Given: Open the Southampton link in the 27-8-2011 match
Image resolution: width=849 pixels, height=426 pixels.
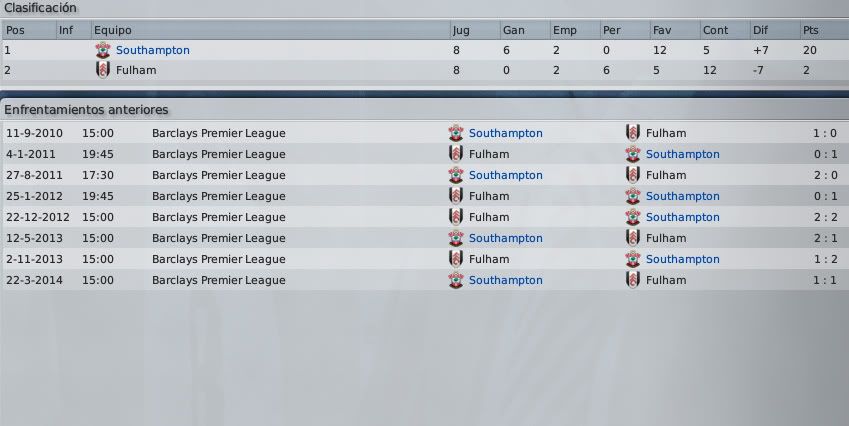Looking at the screenshot, I should (x=505, y=175).
